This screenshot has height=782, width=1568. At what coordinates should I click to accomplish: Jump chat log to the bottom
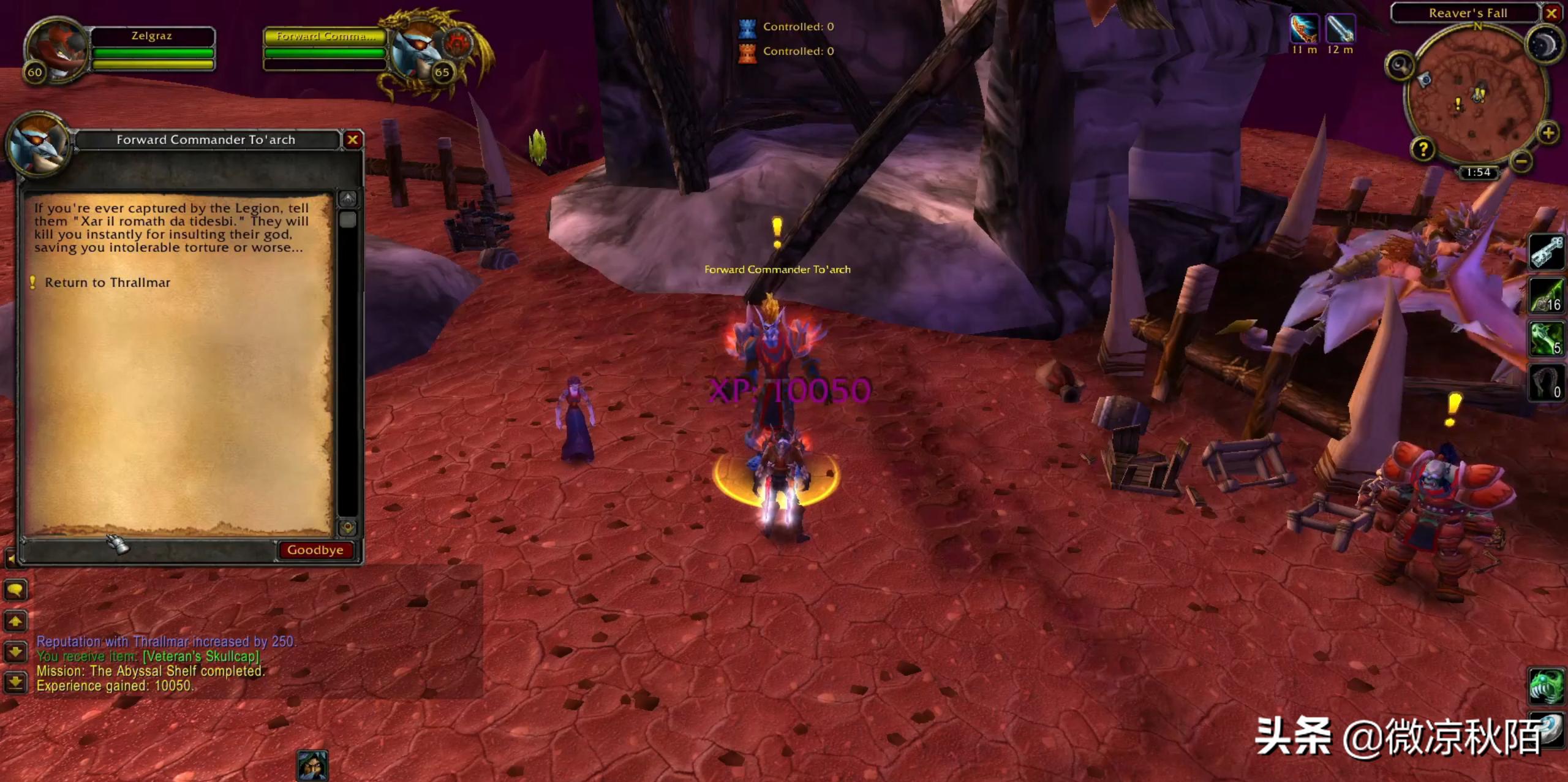click(x=15, y=681)
